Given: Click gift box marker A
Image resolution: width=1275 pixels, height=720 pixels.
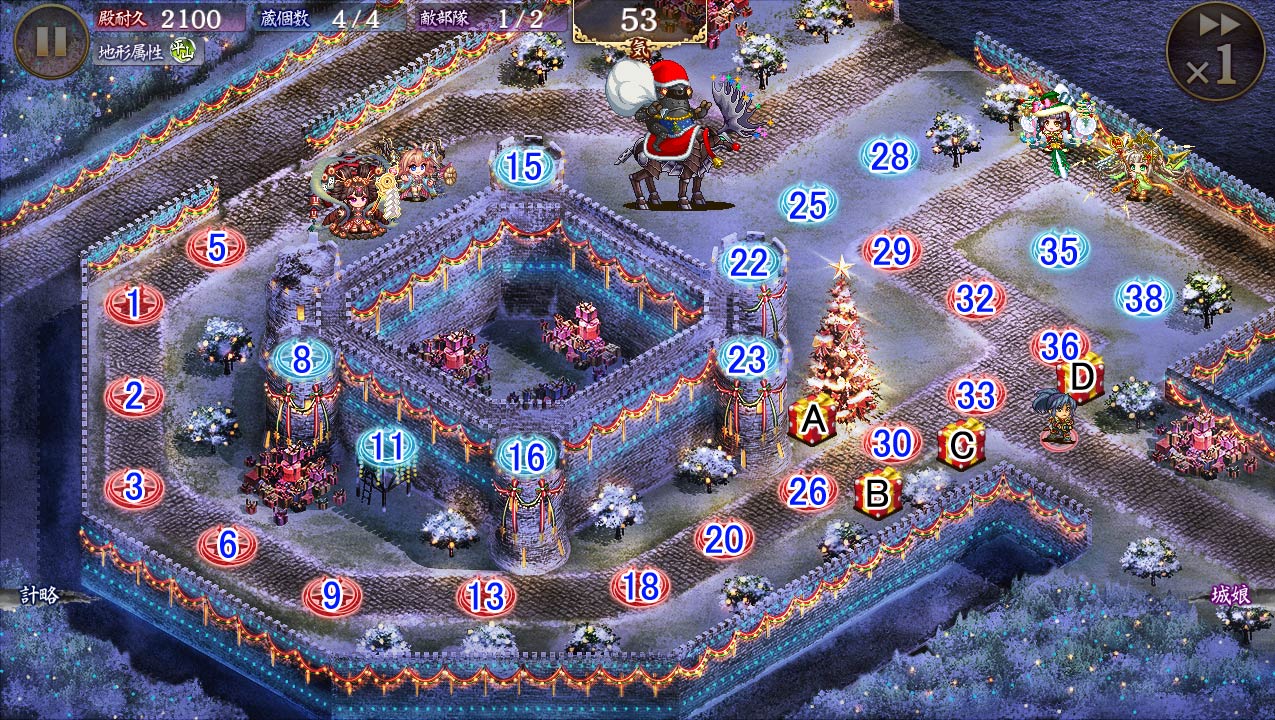Looking at the screenshot, I should [x=813, y=421].
